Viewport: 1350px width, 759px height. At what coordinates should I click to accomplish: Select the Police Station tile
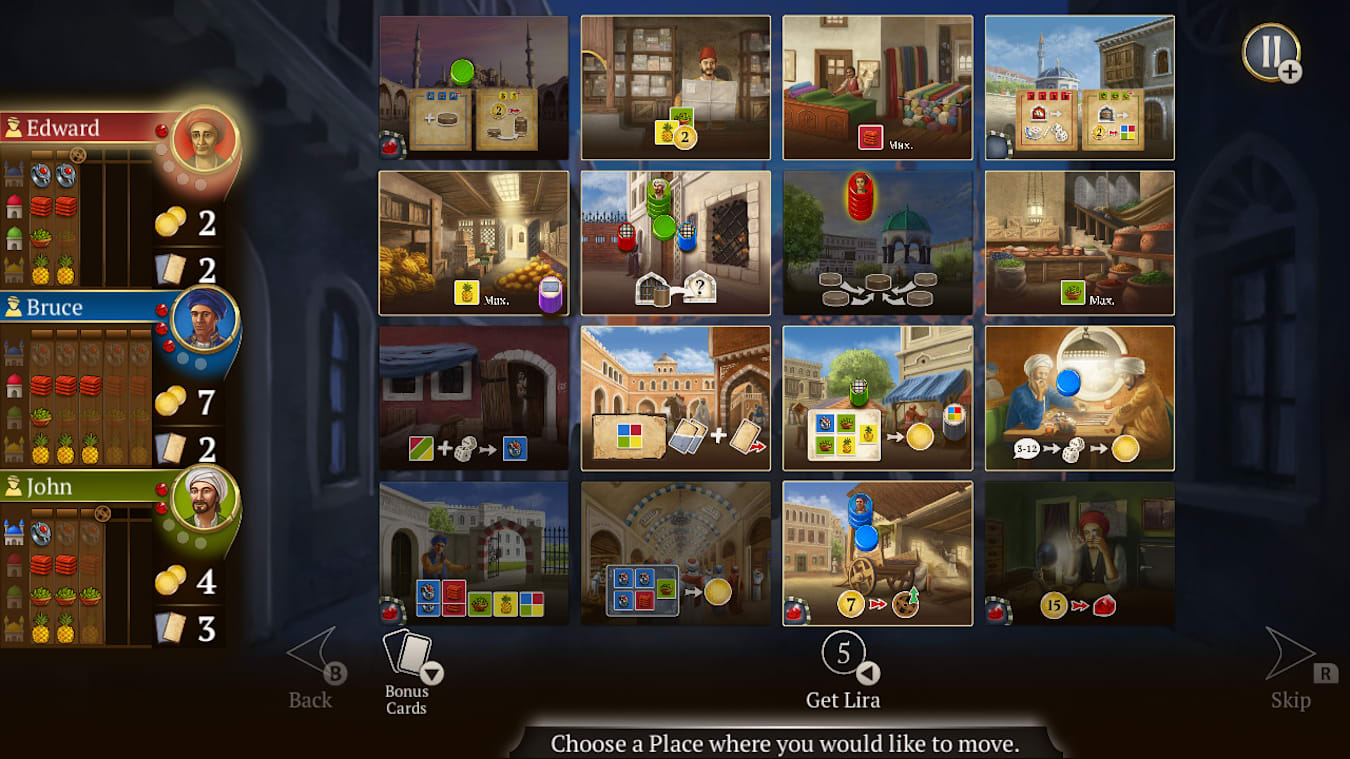click(x=675, y=240)
